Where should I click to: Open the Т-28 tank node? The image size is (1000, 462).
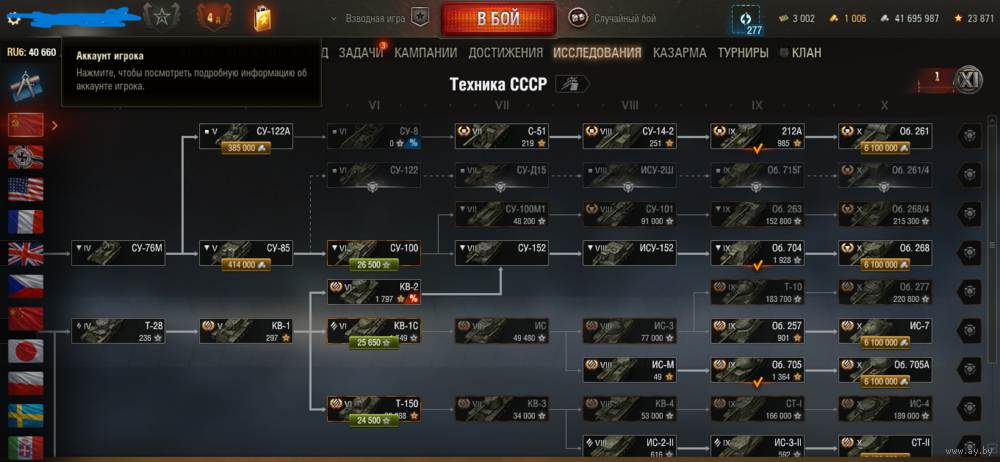pyautogui.click(x=117, y=331)
